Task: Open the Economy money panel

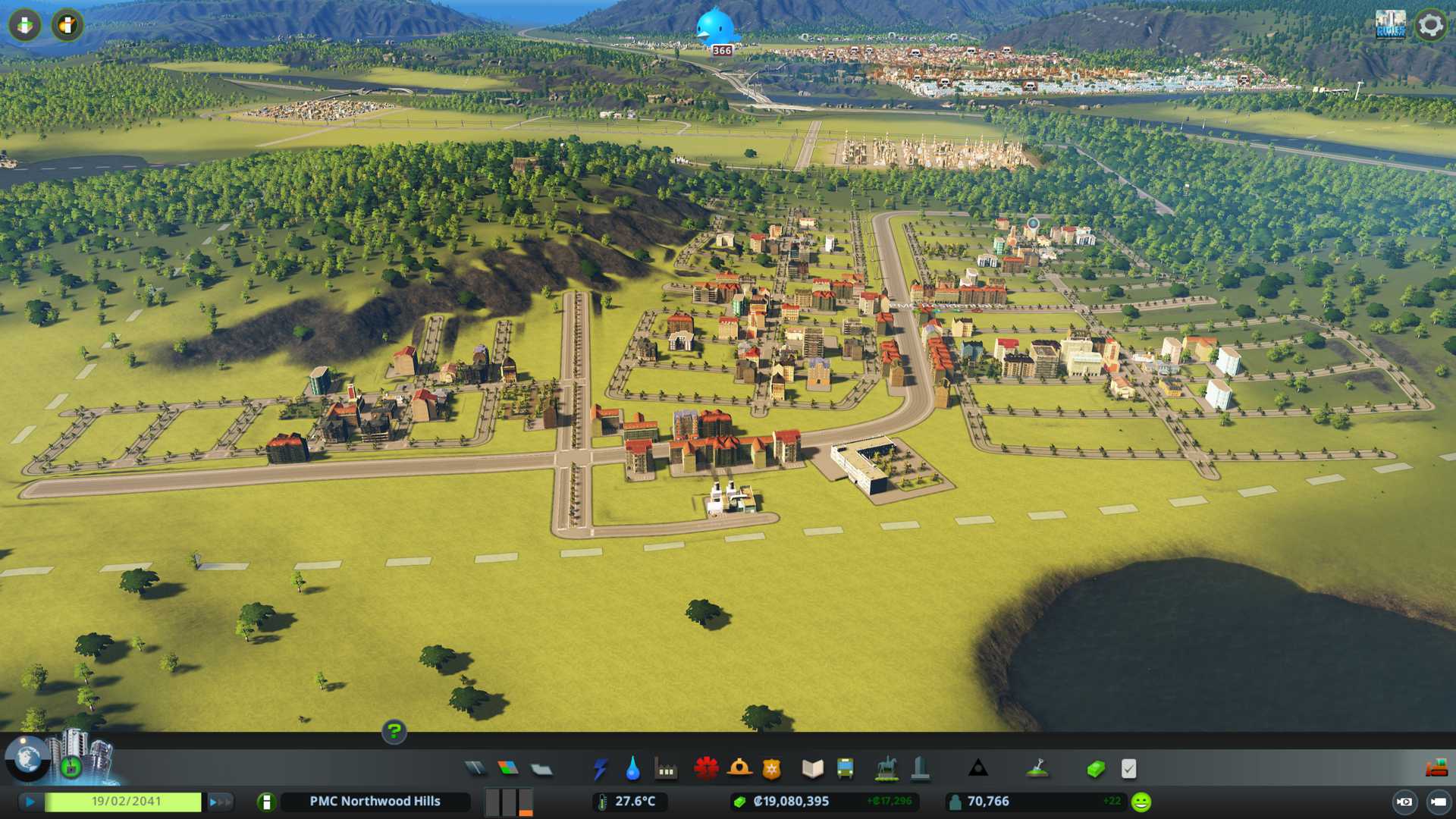Action: coord(1096,769)
